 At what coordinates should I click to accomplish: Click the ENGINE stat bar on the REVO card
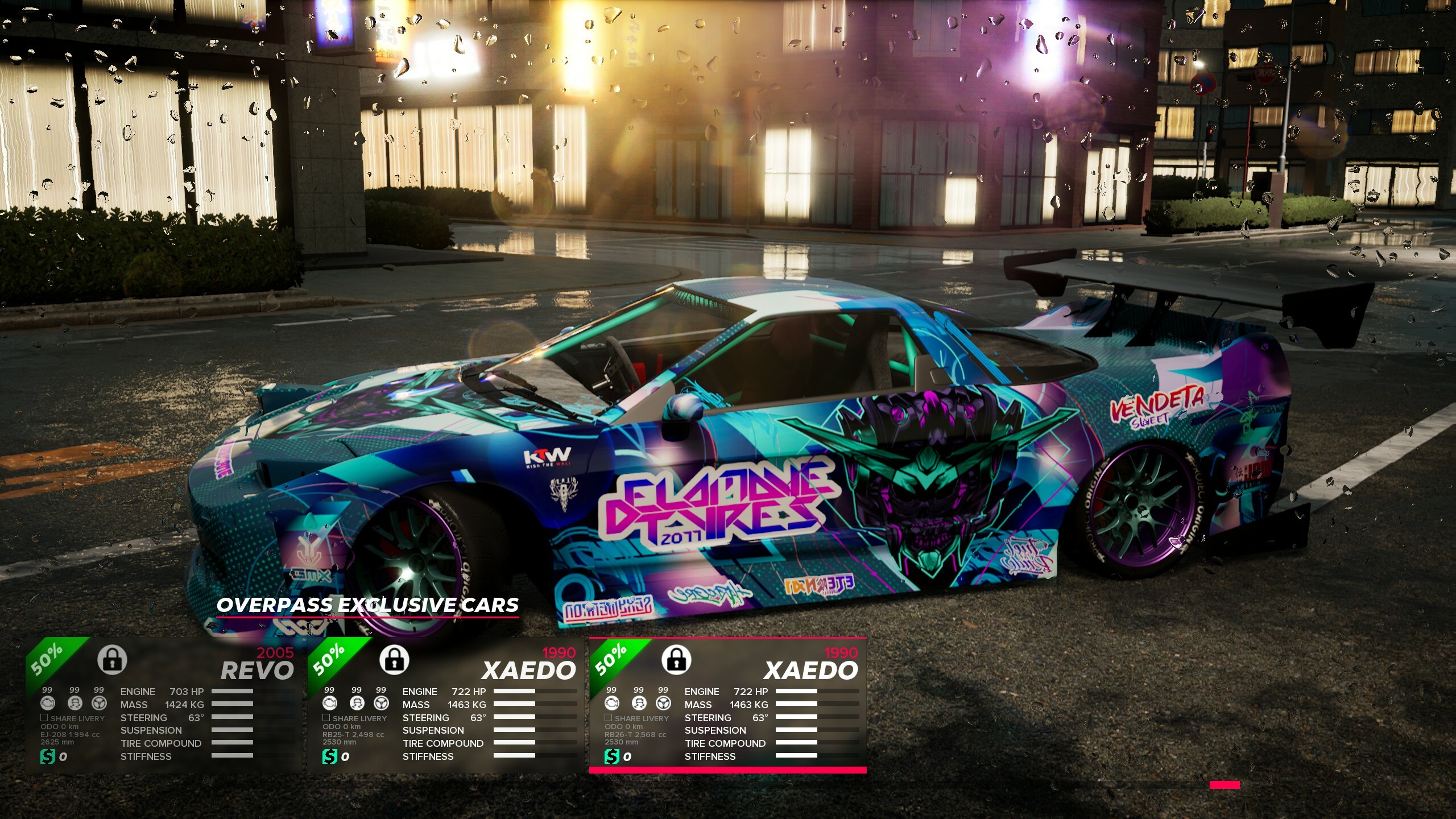pos(233,692)
